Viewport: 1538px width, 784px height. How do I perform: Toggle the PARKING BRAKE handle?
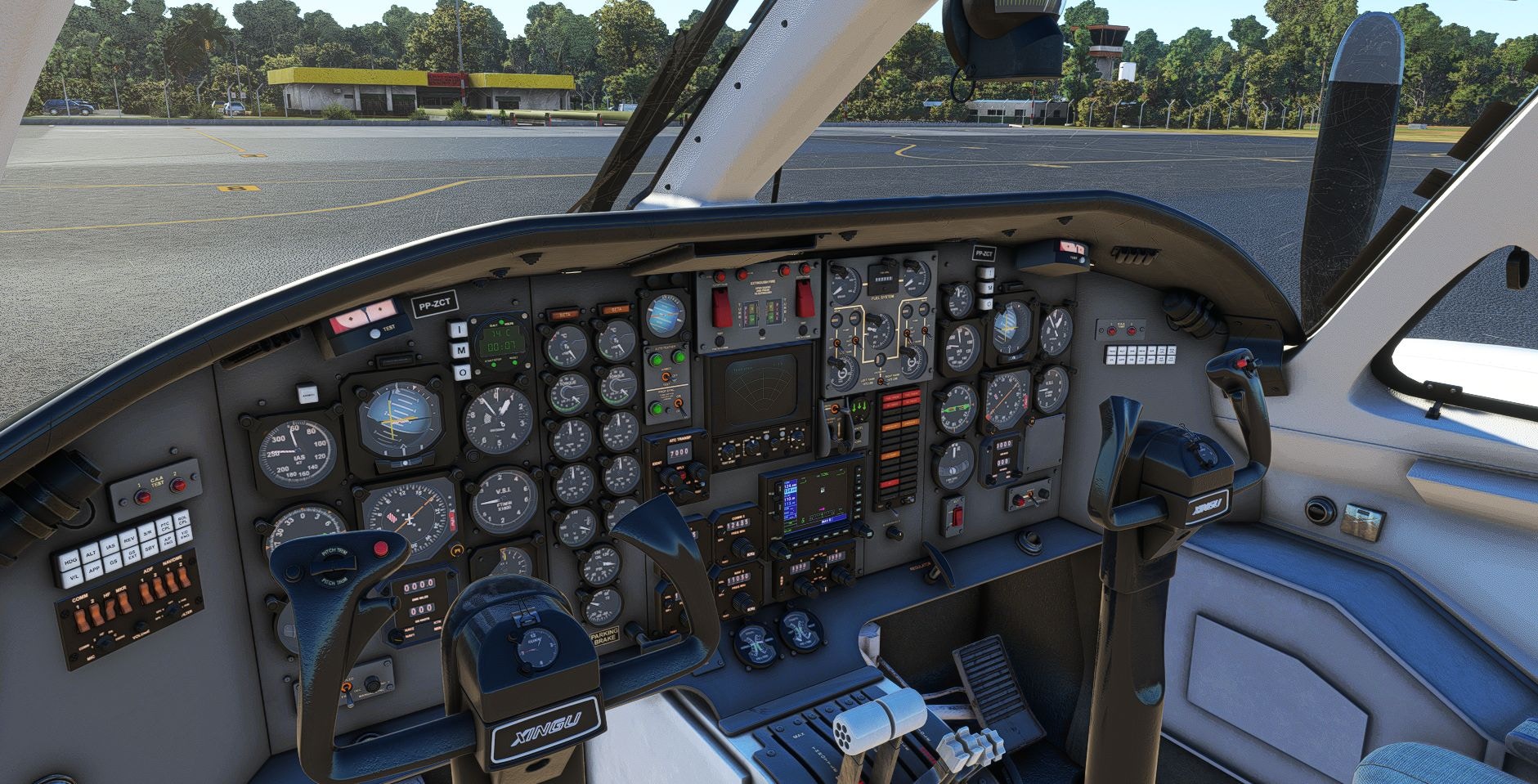606,636
